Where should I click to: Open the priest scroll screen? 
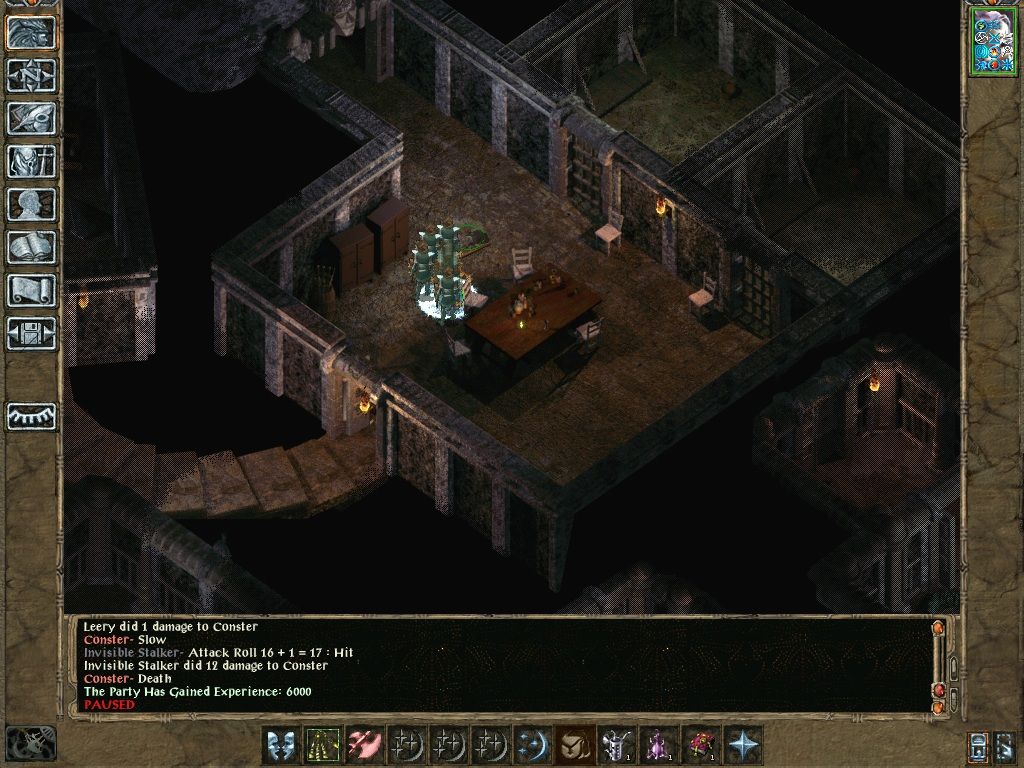coord(31,290)
